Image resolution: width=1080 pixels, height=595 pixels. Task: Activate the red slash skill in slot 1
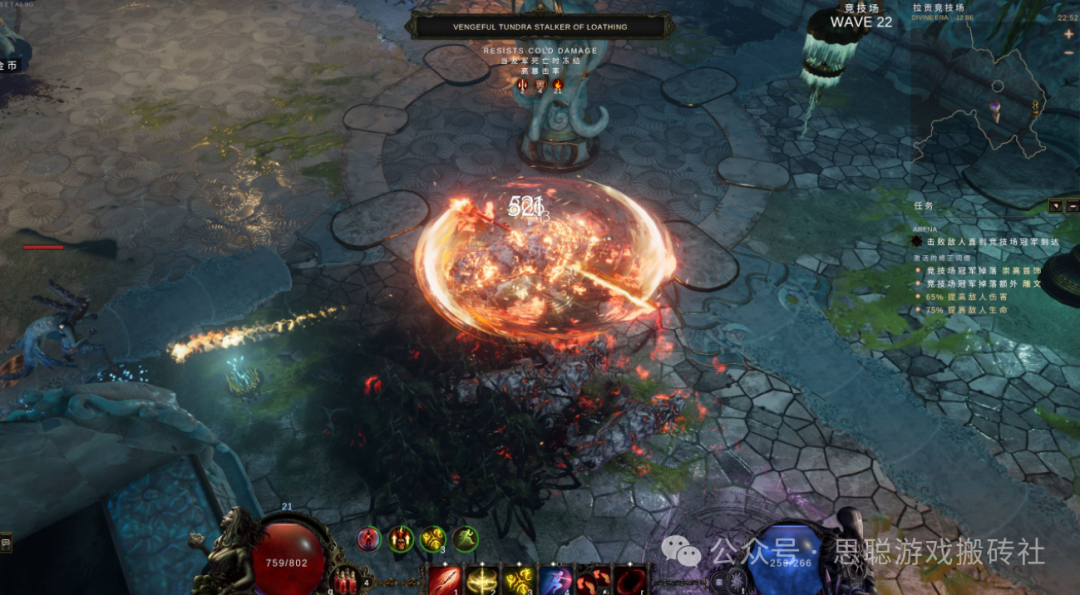[x=446, y=579]
